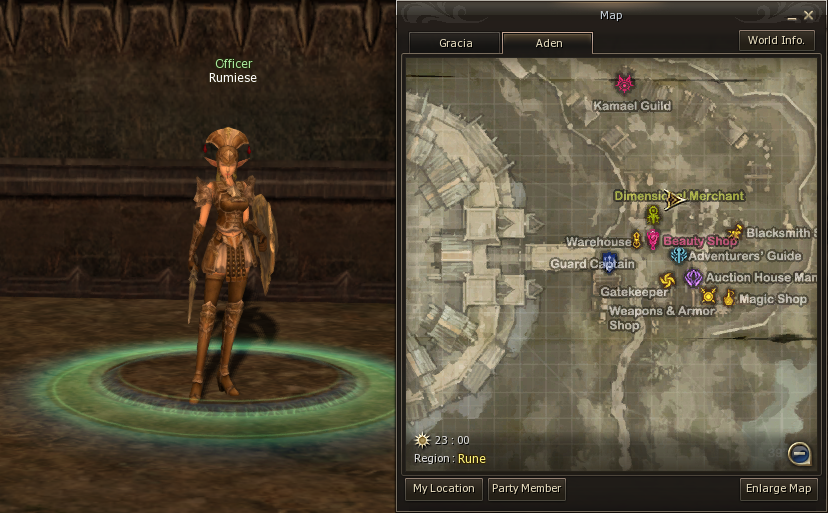This screenshot has height=513, width=828.
Task: Open World Info. panel
Action: tap(776, 41)
